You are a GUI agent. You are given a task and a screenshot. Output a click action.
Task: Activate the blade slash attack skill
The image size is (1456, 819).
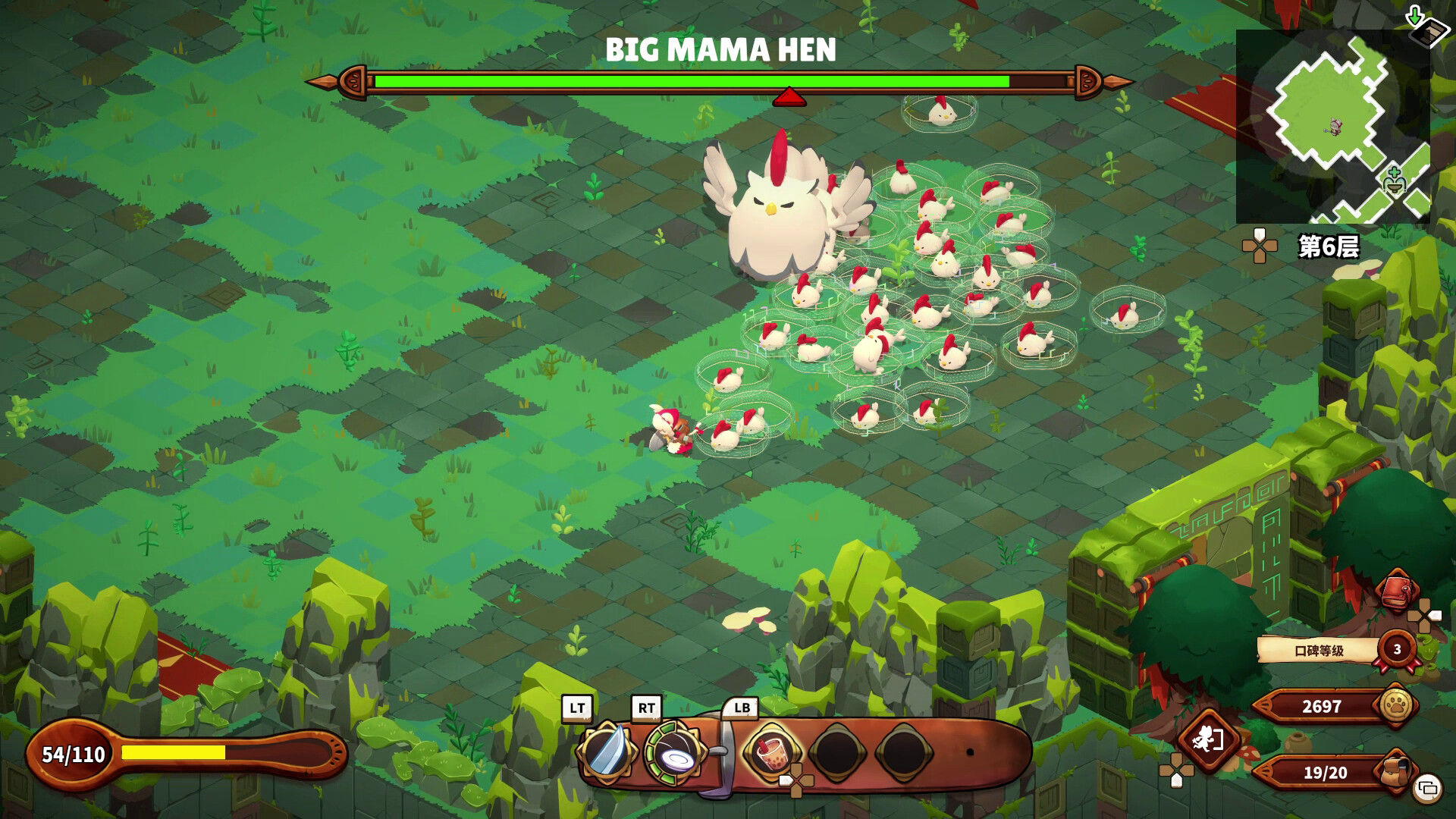[x=606, y=752]
